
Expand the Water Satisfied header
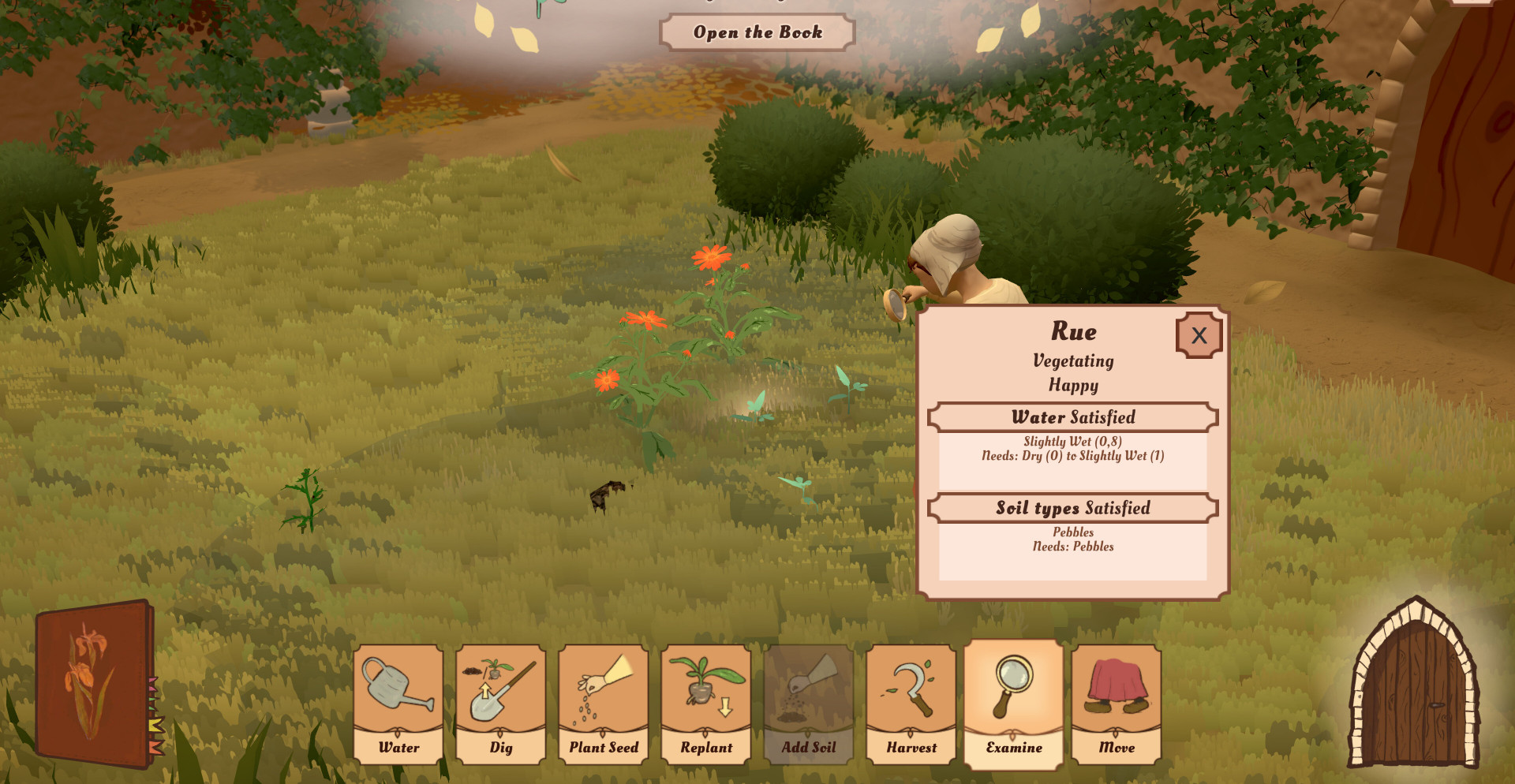pos(1073,417)
